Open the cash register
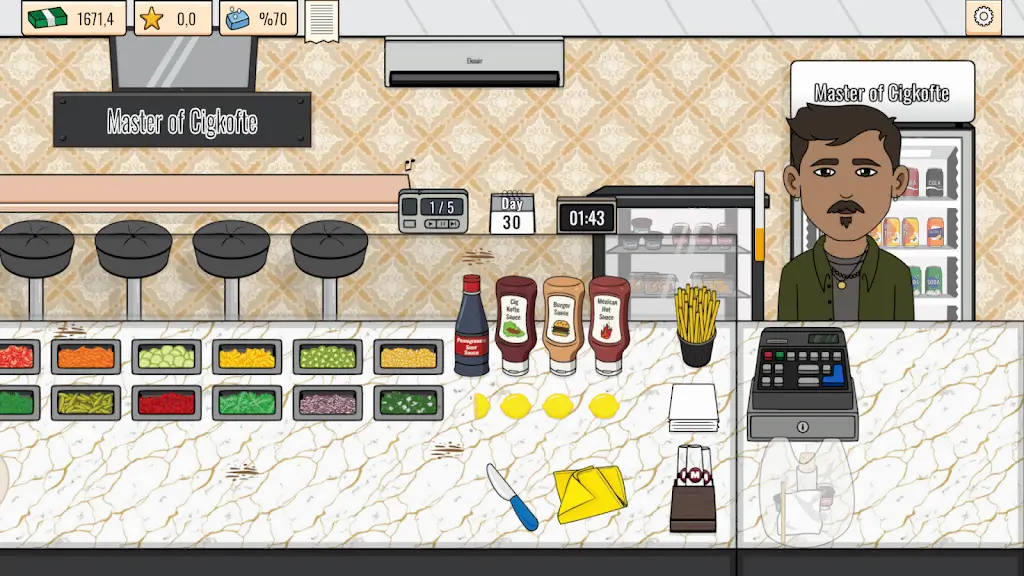Screen dimensions: 1024x576 pyautogui.click(x=802, y=384)
